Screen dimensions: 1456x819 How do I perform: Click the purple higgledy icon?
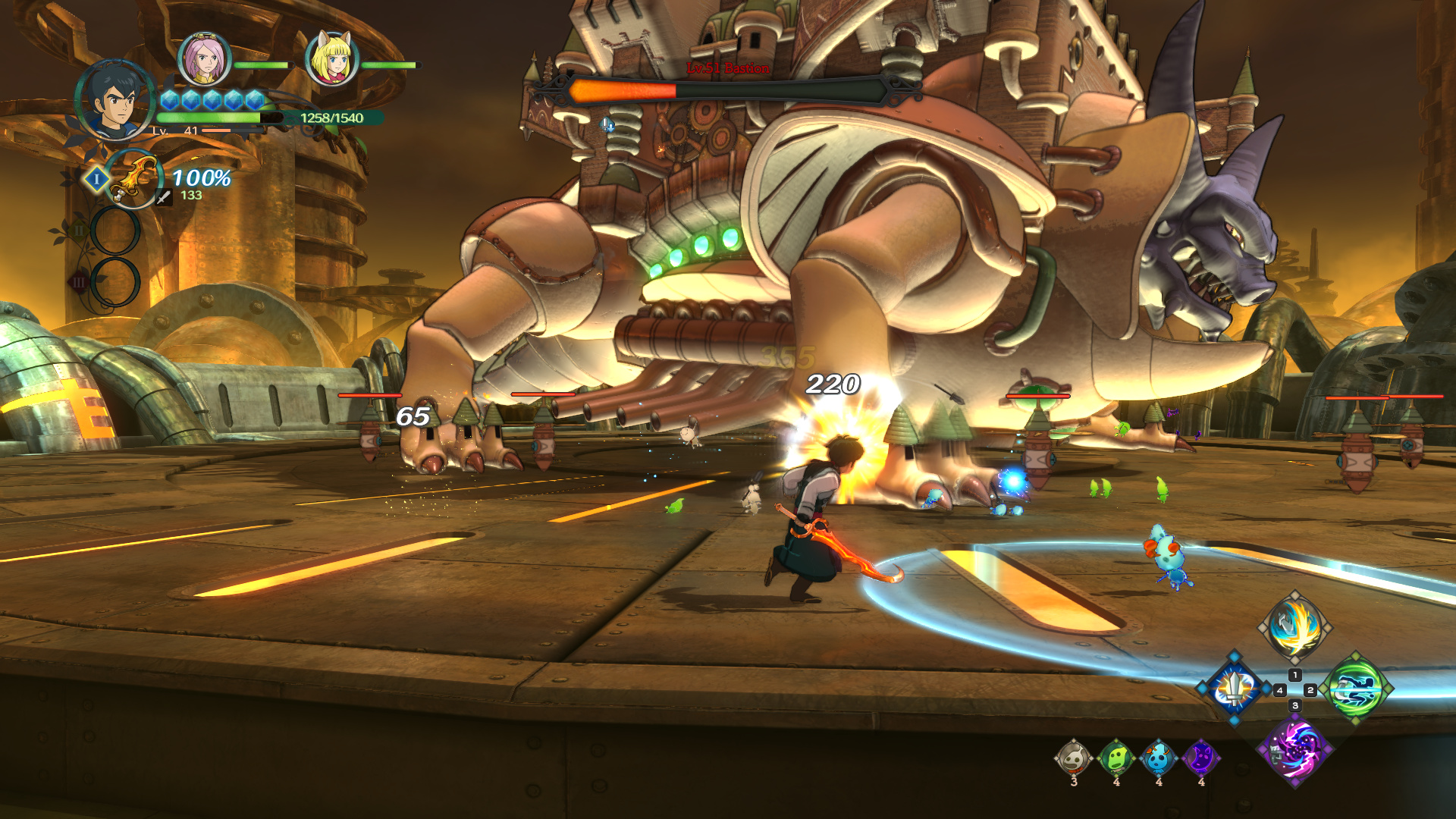pos(1201,758)
